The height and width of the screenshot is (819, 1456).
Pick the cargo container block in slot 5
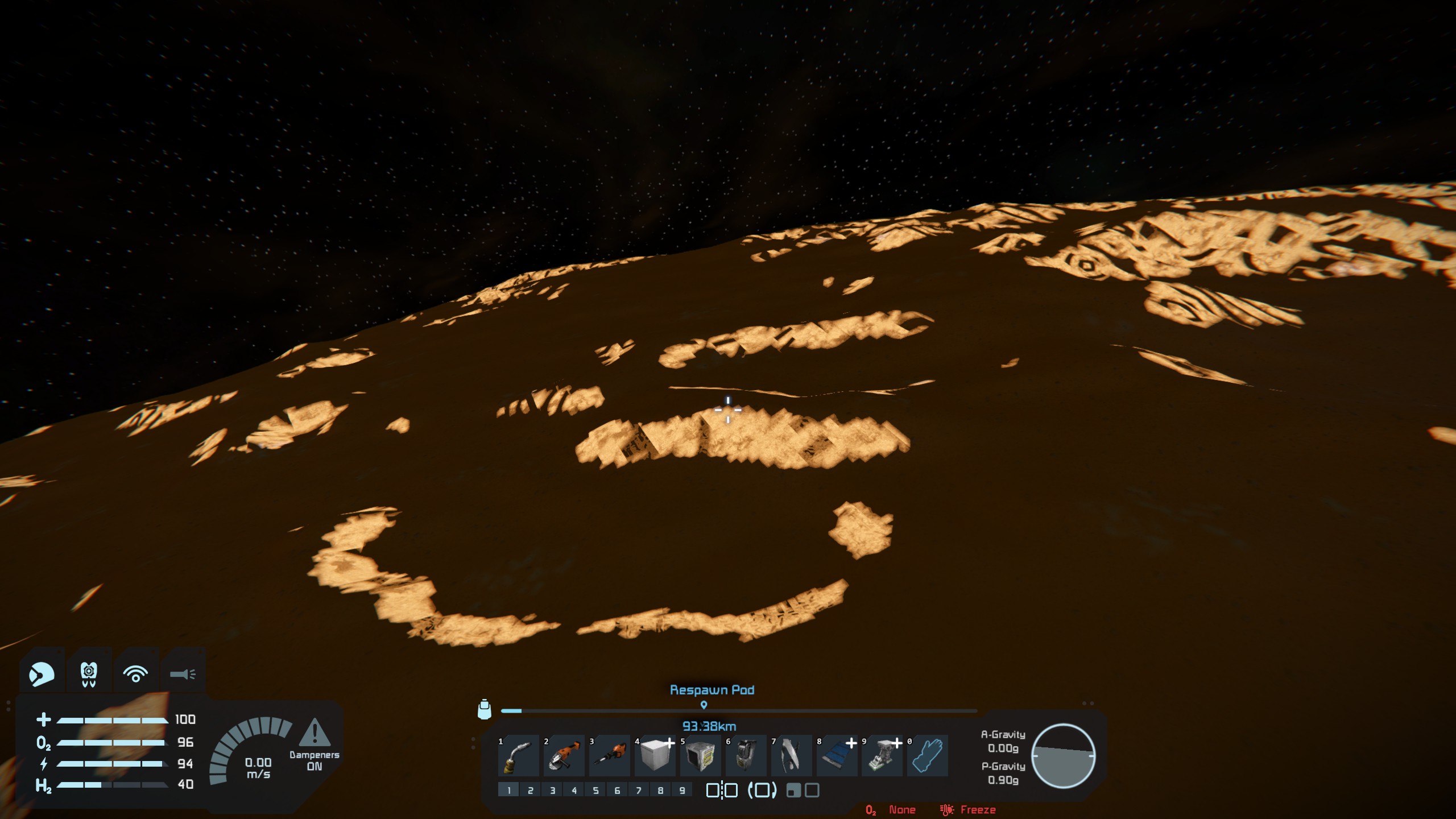(700, 756)
